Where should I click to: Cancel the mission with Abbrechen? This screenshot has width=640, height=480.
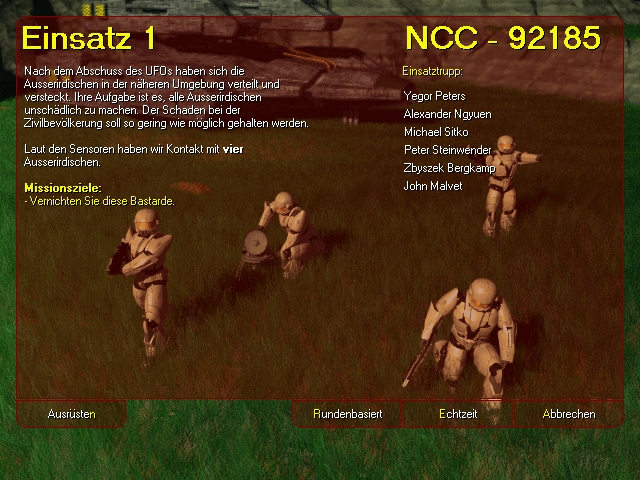click(568, 414)
